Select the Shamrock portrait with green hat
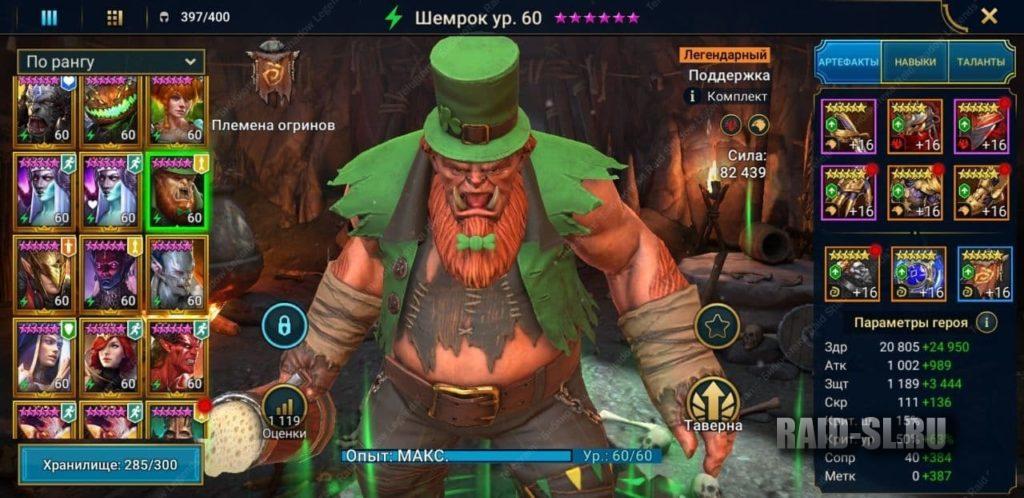The image size is (1024, 498). point(176,190)
